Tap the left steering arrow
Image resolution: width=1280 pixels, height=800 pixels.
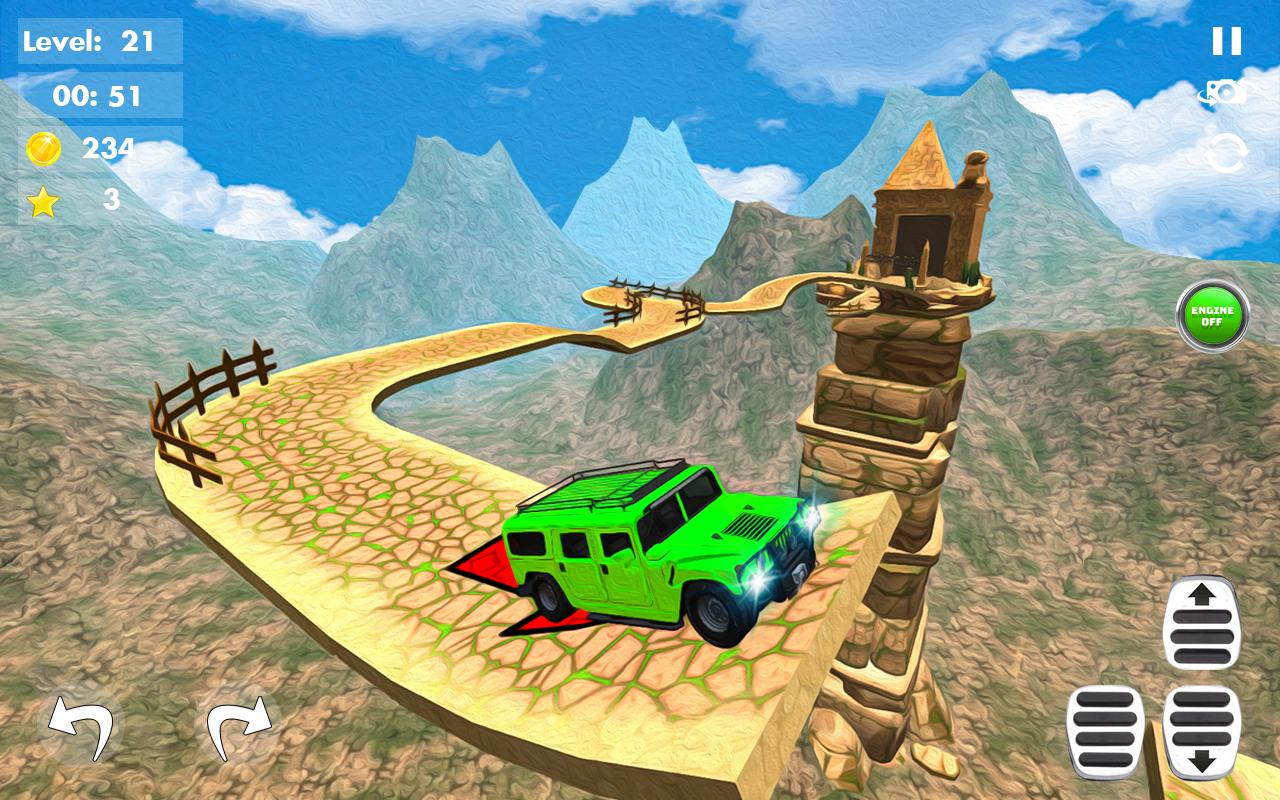click(78, 725)
